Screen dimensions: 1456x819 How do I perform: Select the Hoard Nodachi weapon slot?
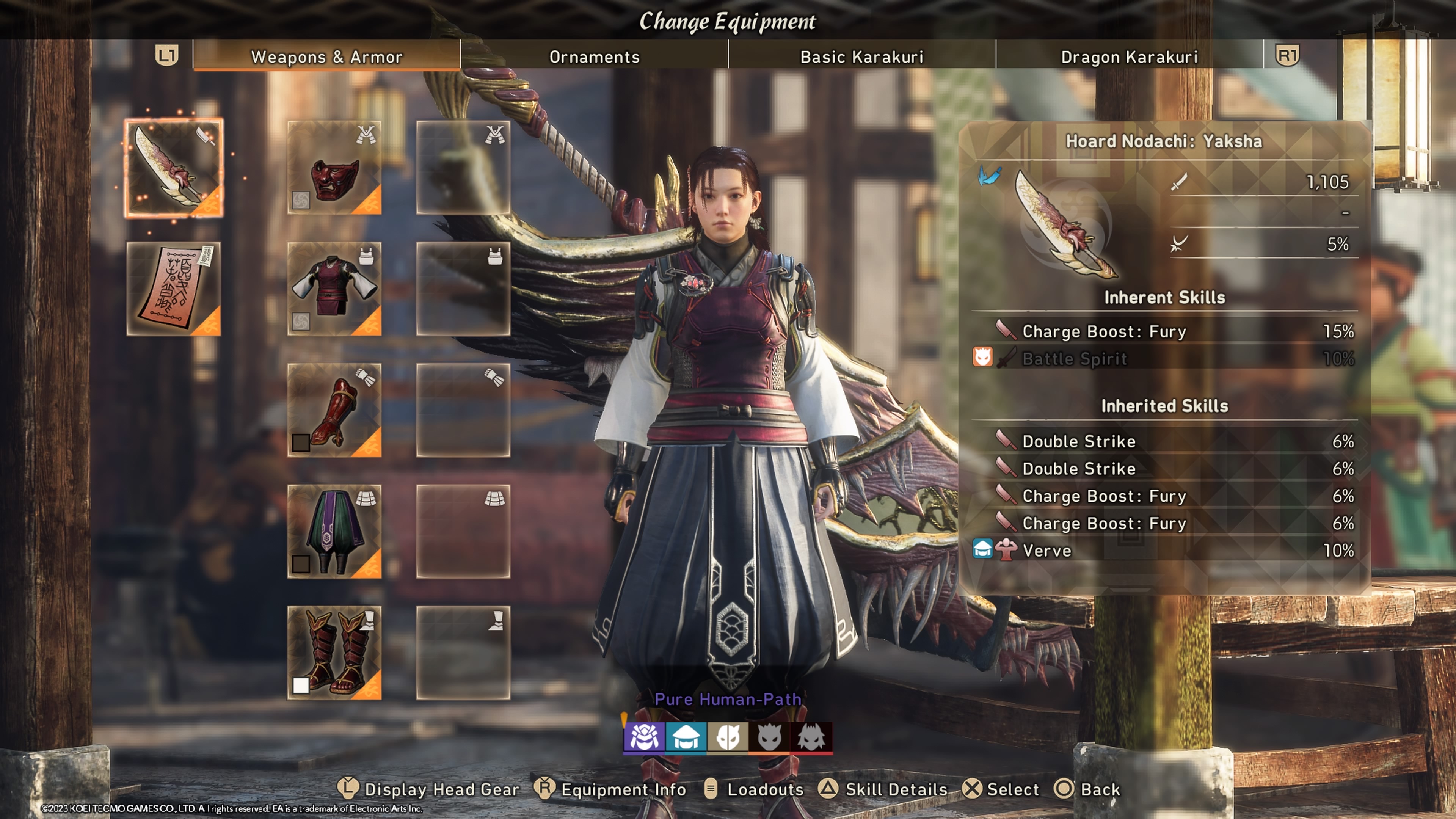point(174,168)
